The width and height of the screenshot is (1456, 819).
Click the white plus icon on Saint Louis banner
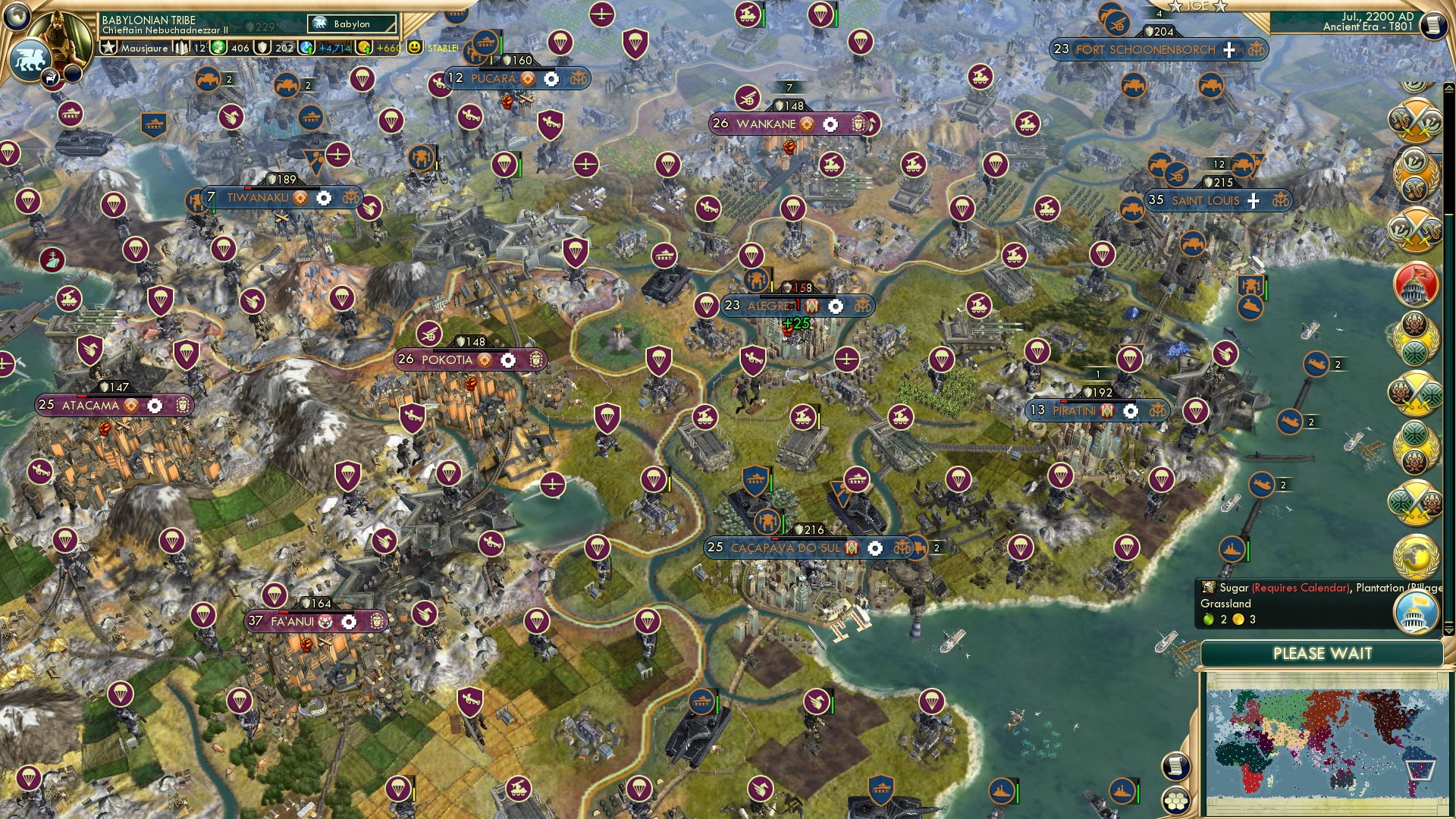click(x=1253, y=201)
